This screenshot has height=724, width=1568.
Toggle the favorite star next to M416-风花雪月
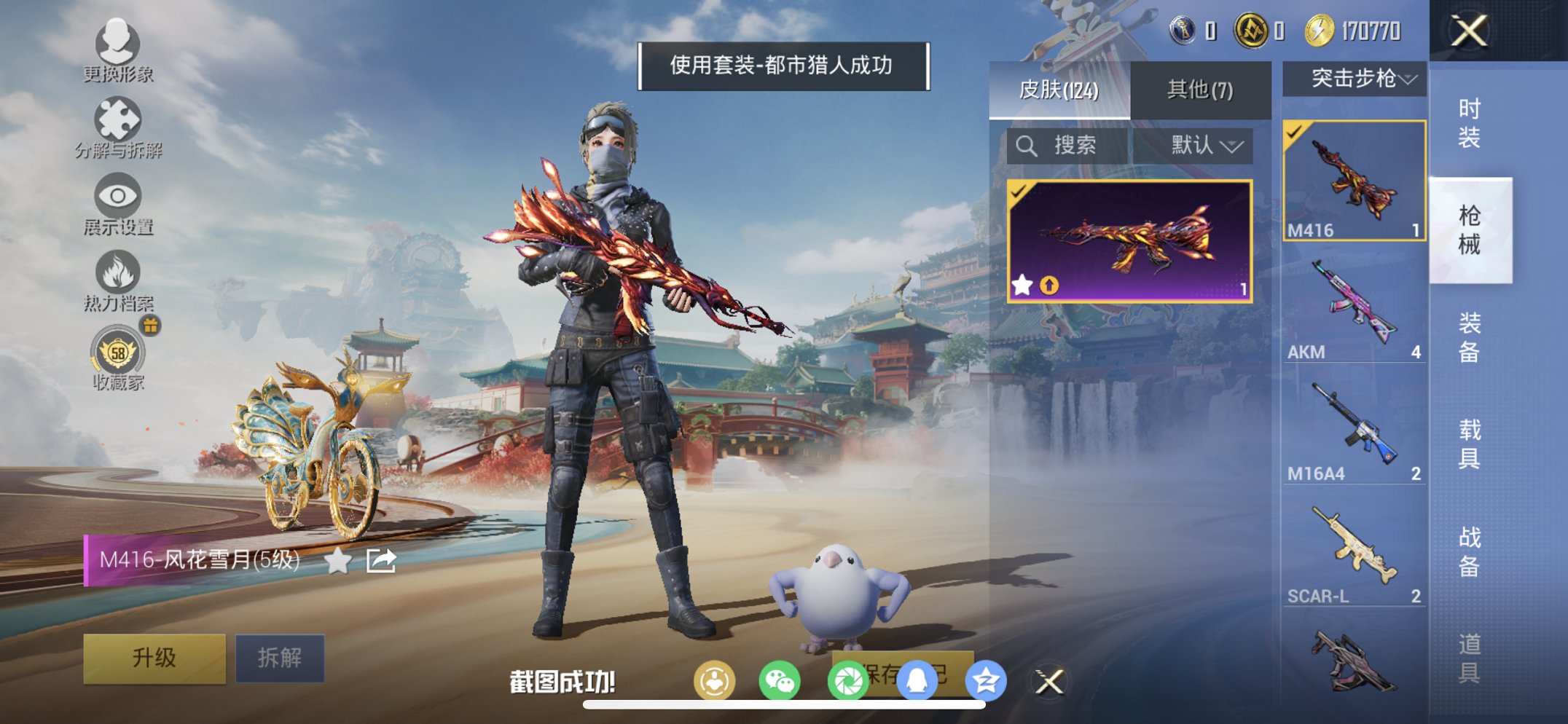(x=339, y=559)
